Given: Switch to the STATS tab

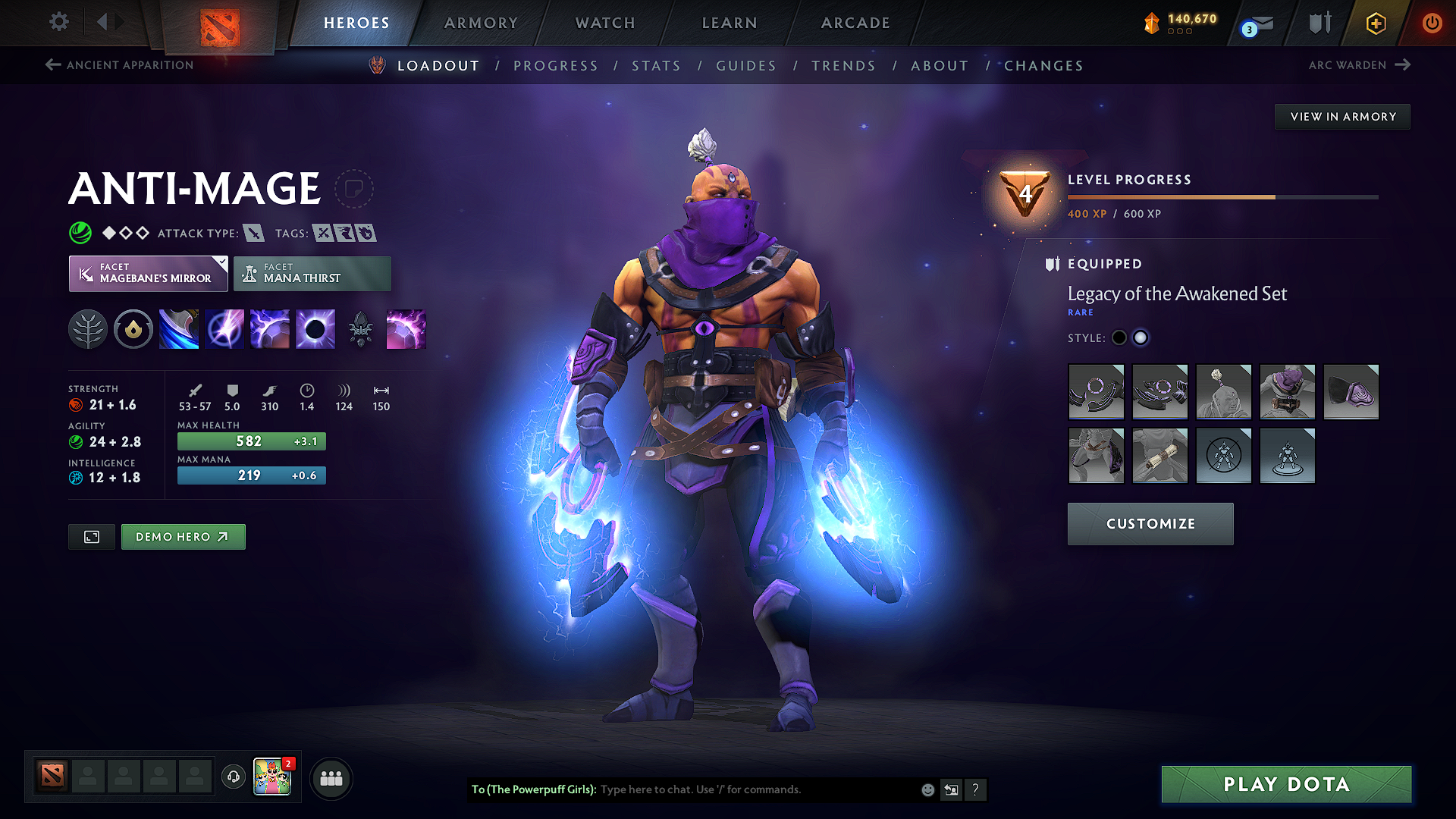Looking at the screenshot, I should click(657, 65).
